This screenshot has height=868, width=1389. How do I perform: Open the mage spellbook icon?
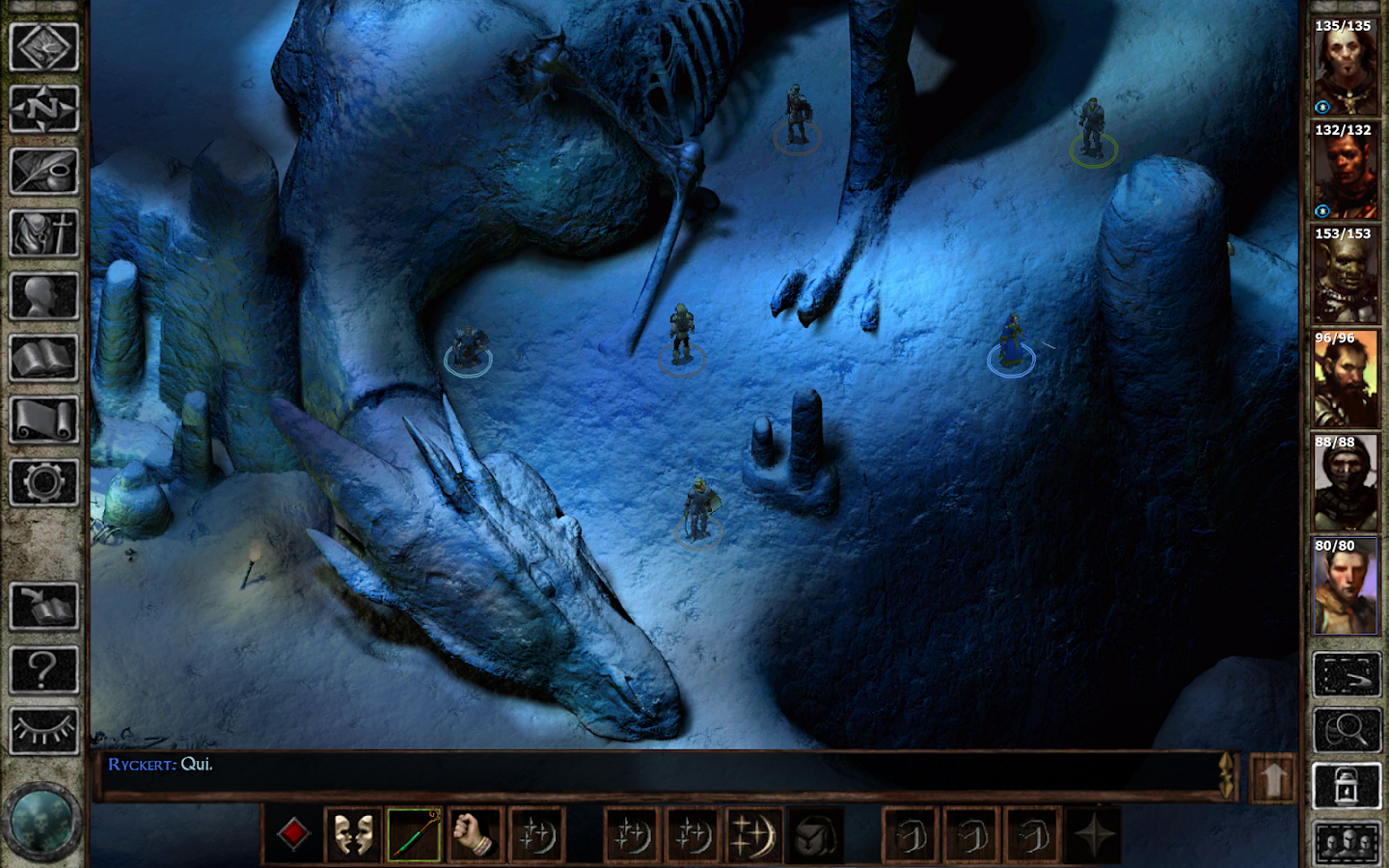pyautogui.click(x=45, y=358)
